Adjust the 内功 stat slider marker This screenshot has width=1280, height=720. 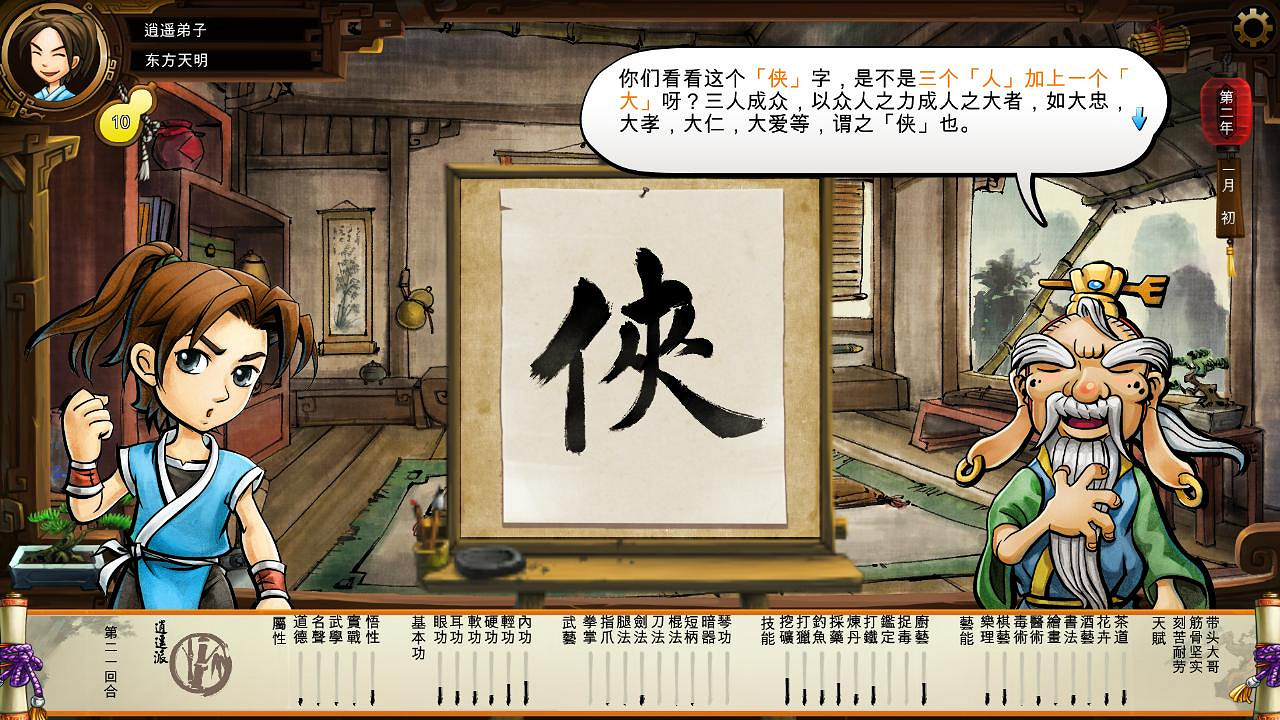(x=527, y=690)
